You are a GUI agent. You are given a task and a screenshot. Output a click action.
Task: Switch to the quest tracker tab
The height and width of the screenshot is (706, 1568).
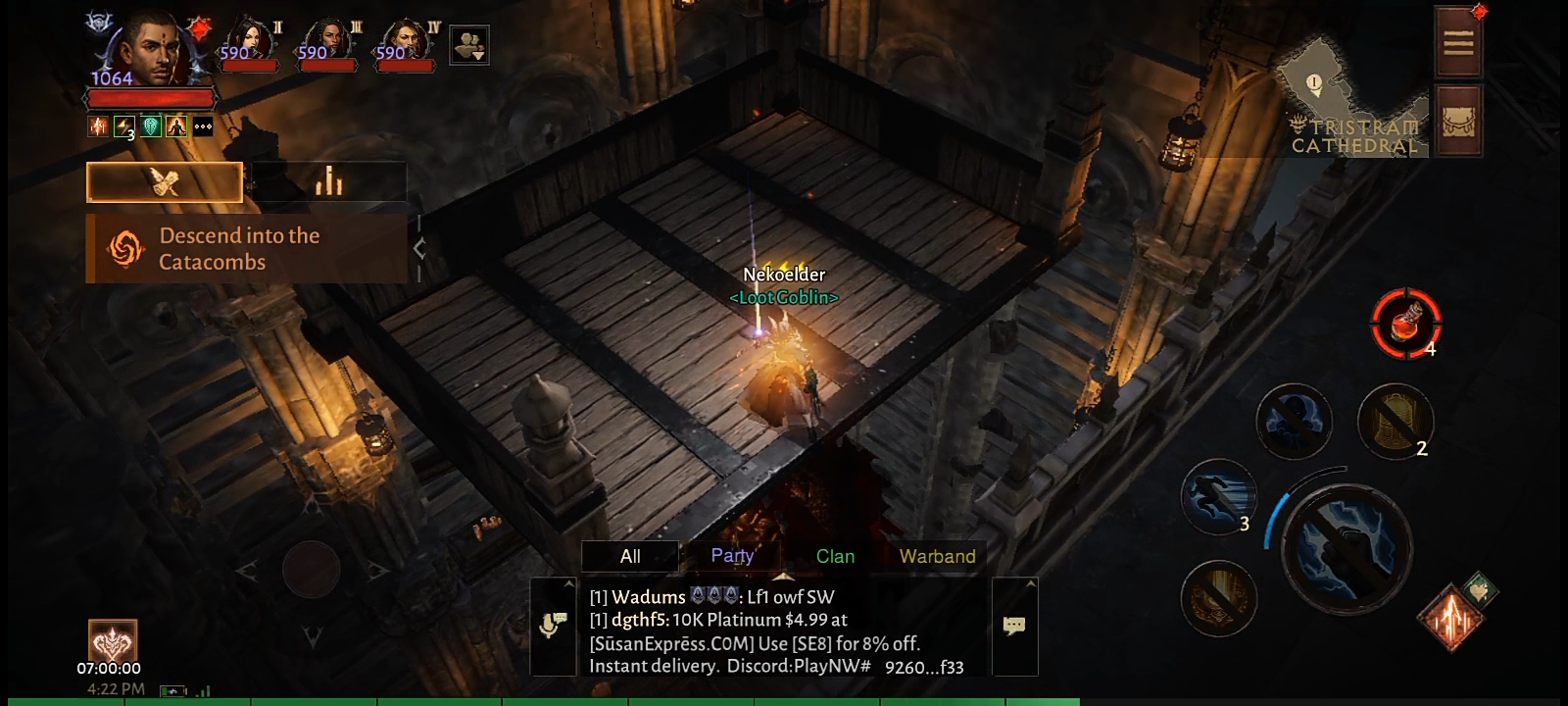pos(165,182)
